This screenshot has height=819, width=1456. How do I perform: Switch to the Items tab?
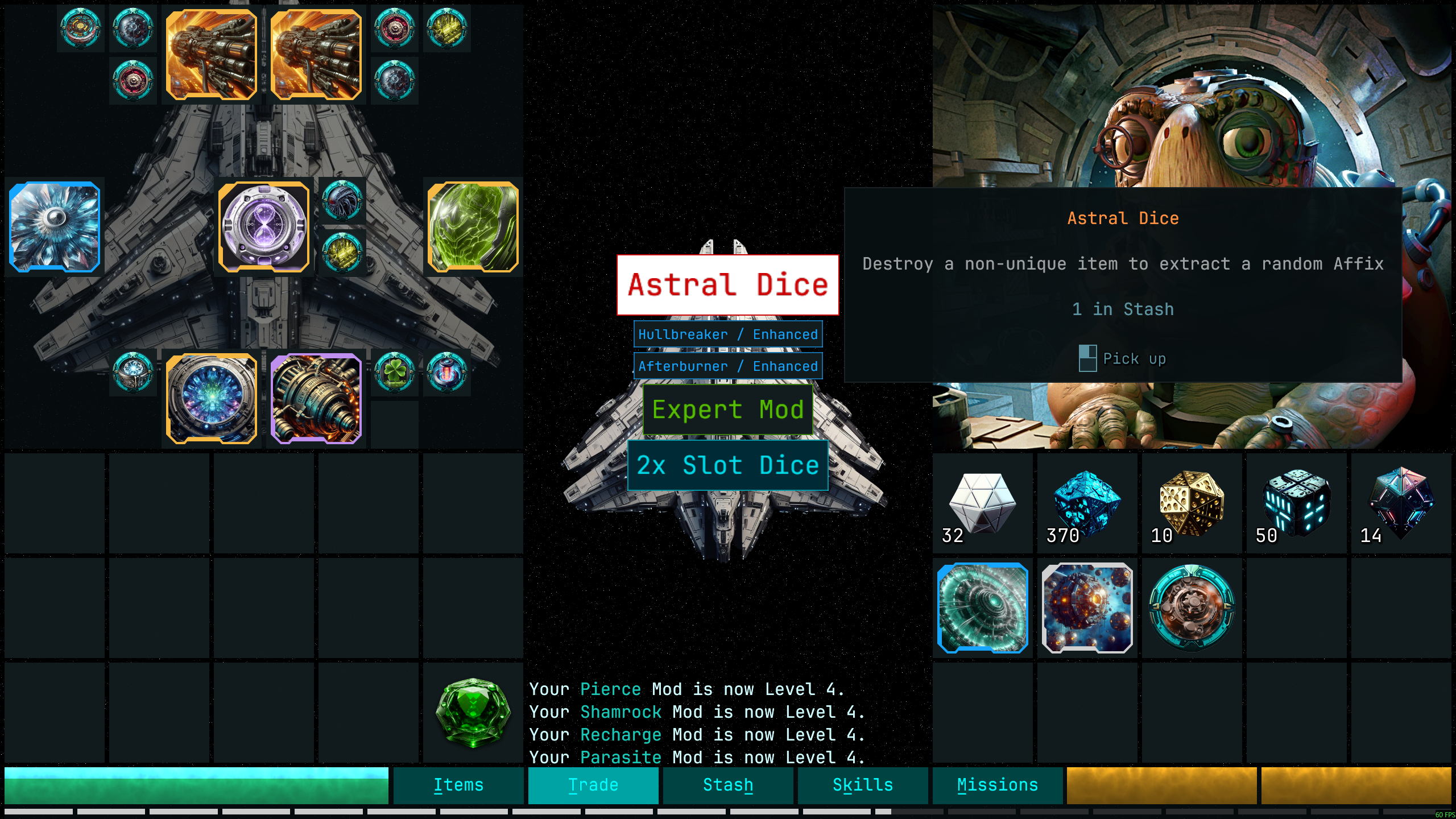pos(458,785)
